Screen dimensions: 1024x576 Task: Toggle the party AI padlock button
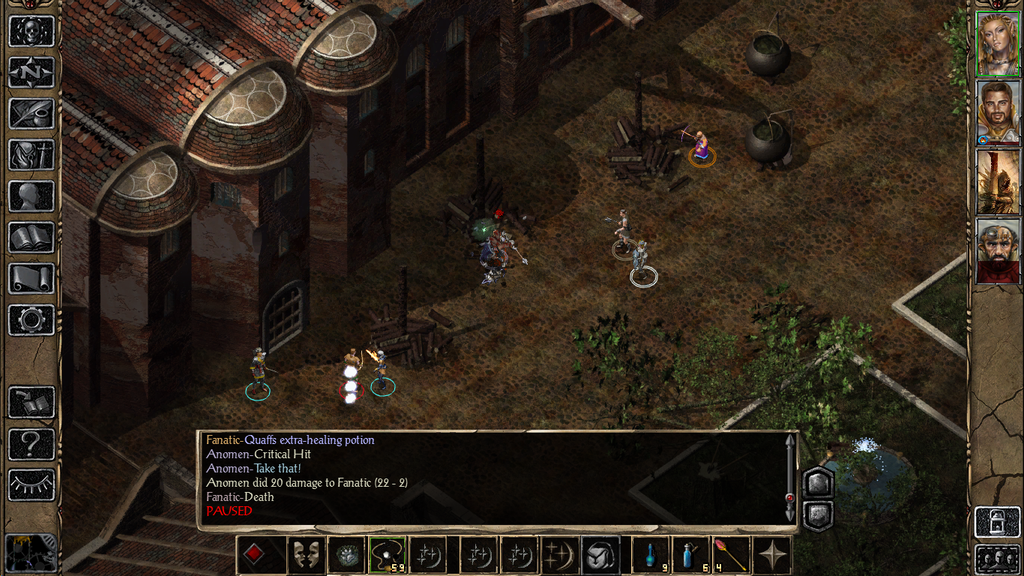pos(997,522)
